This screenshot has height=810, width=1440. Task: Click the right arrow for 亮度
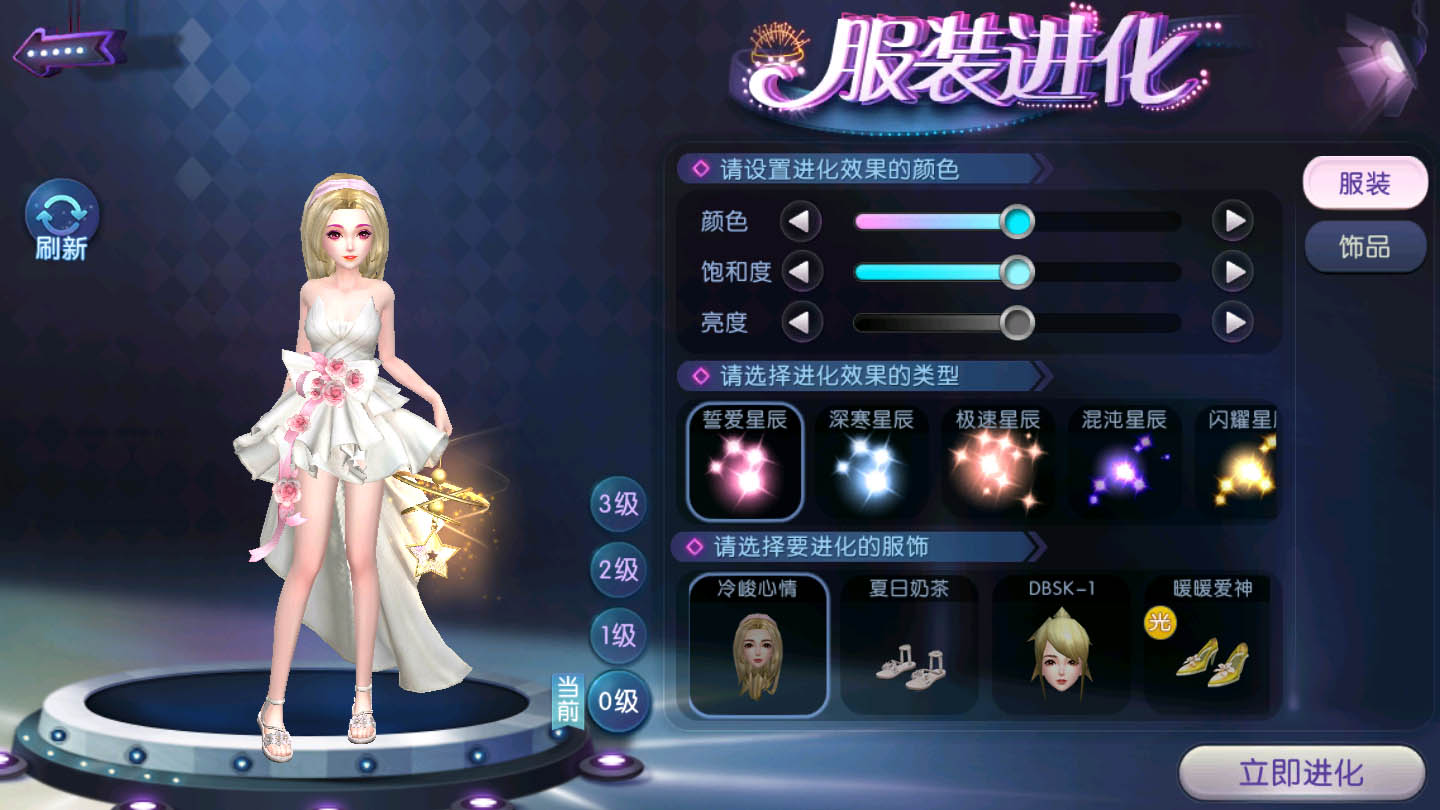[x=1230, y=323]
